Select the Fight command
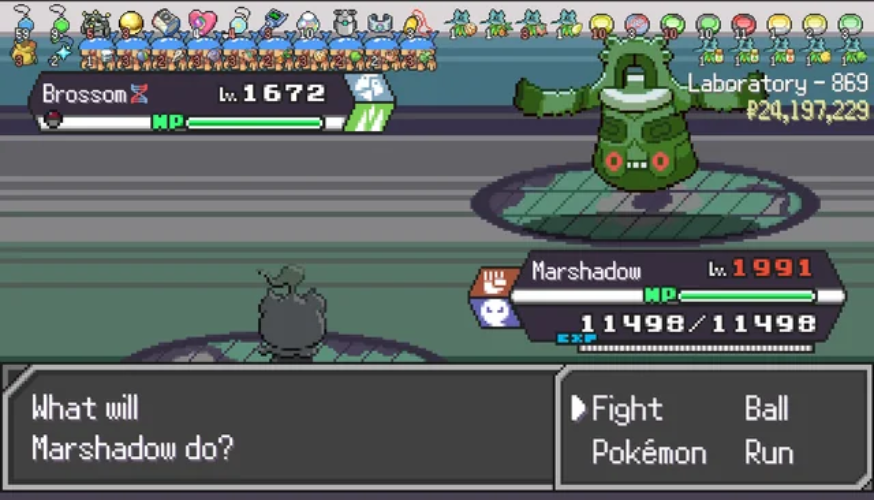Viewport: 874px width, 500px height. point(627,409)
